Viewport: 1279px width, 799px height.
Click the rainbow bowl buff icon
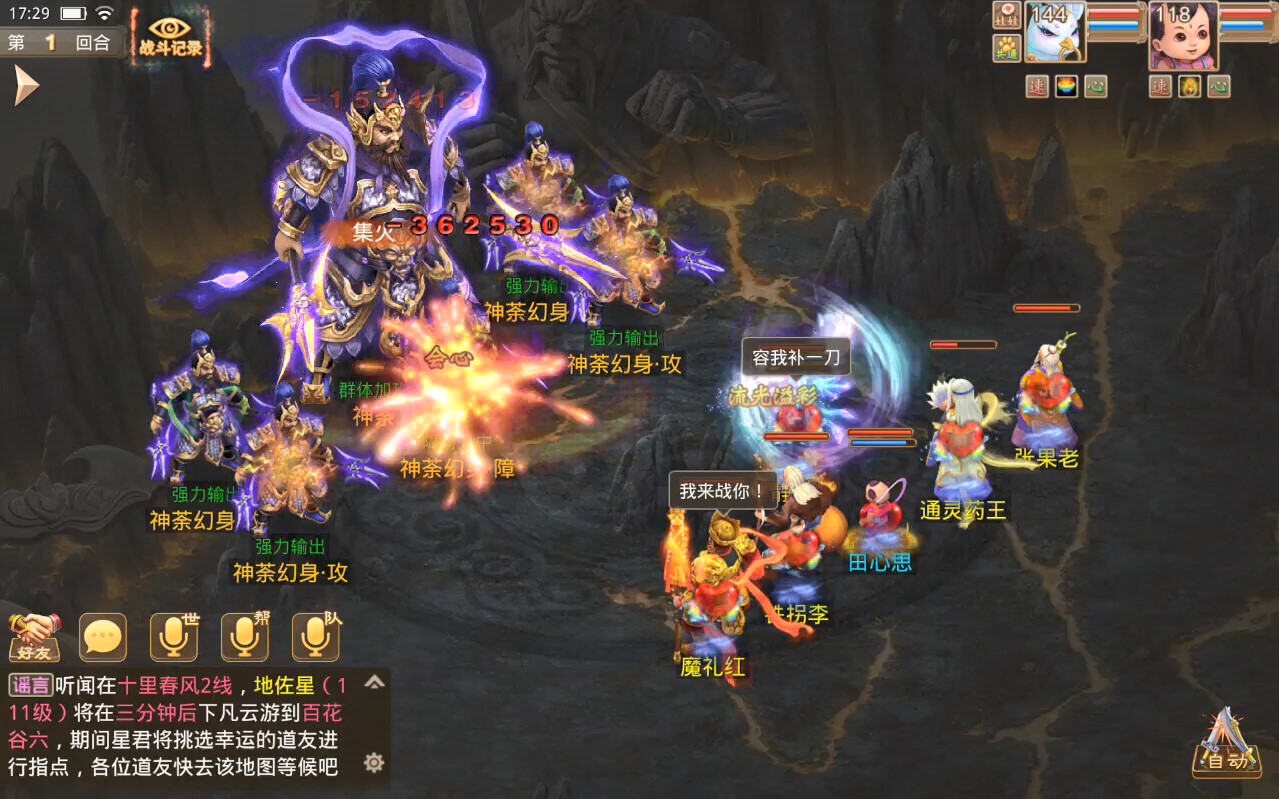click(1067, 86)
